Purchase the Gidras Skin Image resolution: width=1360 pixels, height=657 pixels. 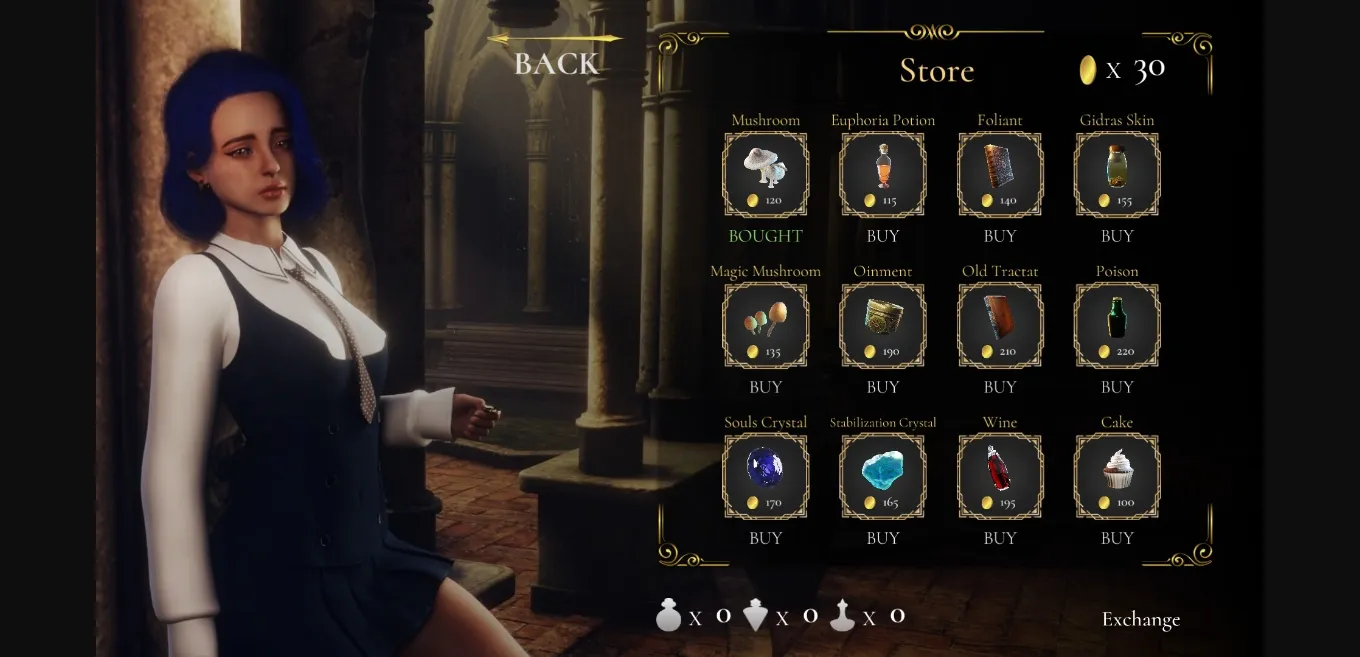(x=1117, y=236)
